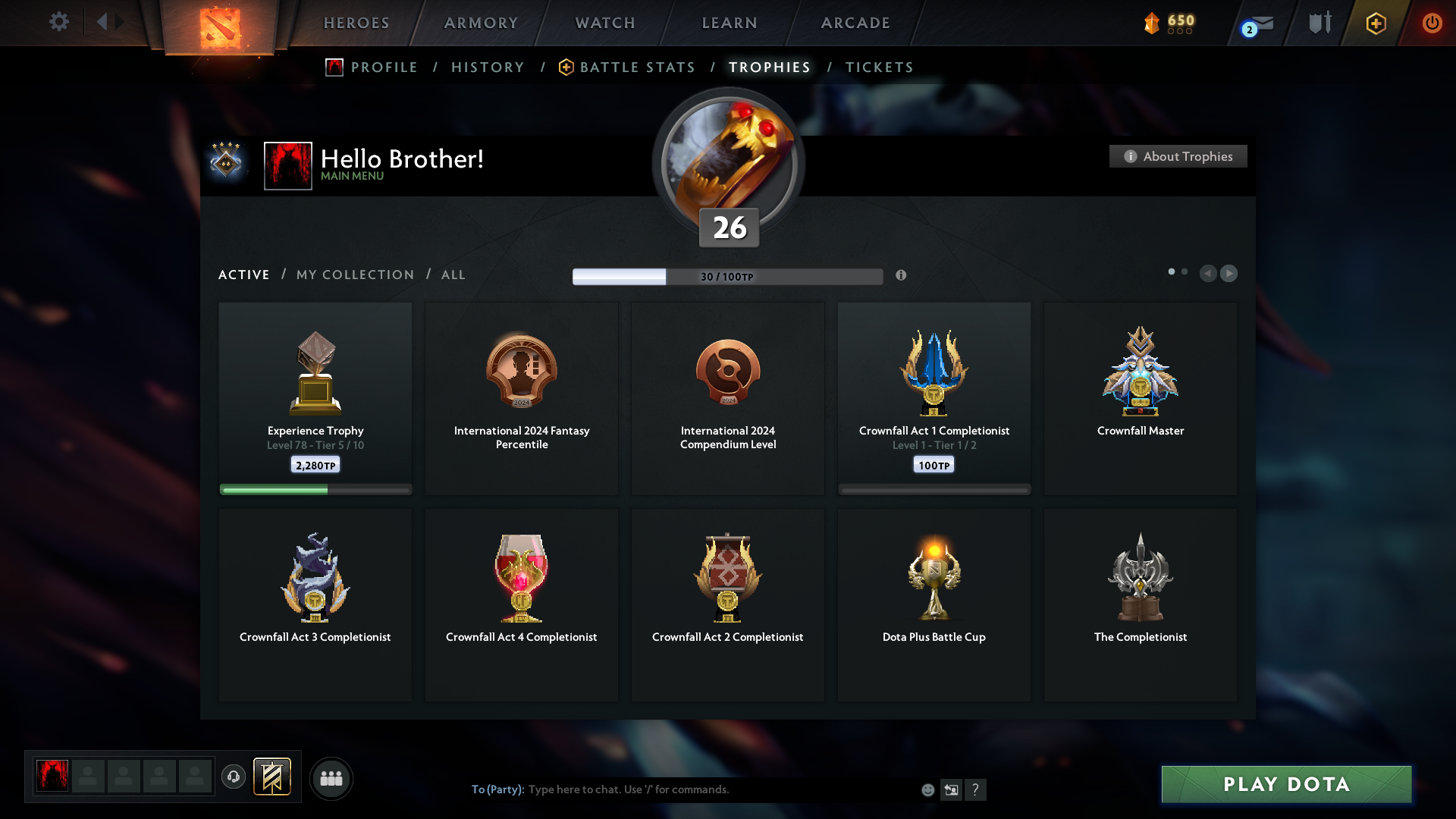1456x819 pixels.
Task: Click the armory shield and sword icon
Action: (x=1319, y=23)
